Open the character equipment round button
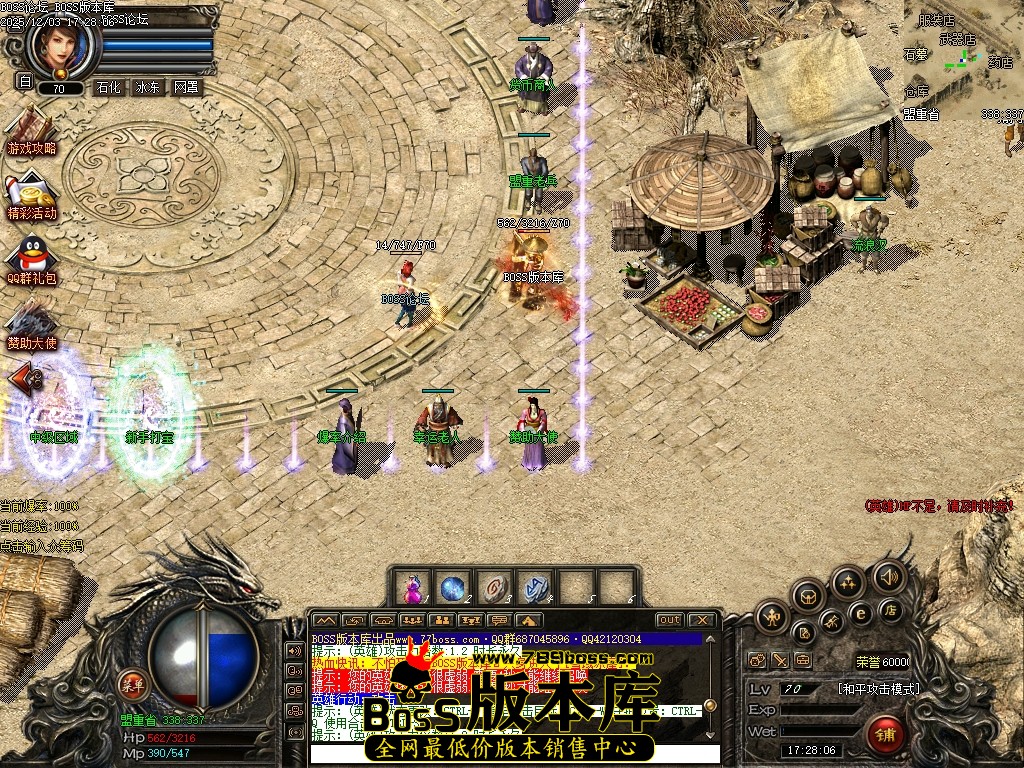This screenshot has width=1024, height=768. [x=771, y=617]
